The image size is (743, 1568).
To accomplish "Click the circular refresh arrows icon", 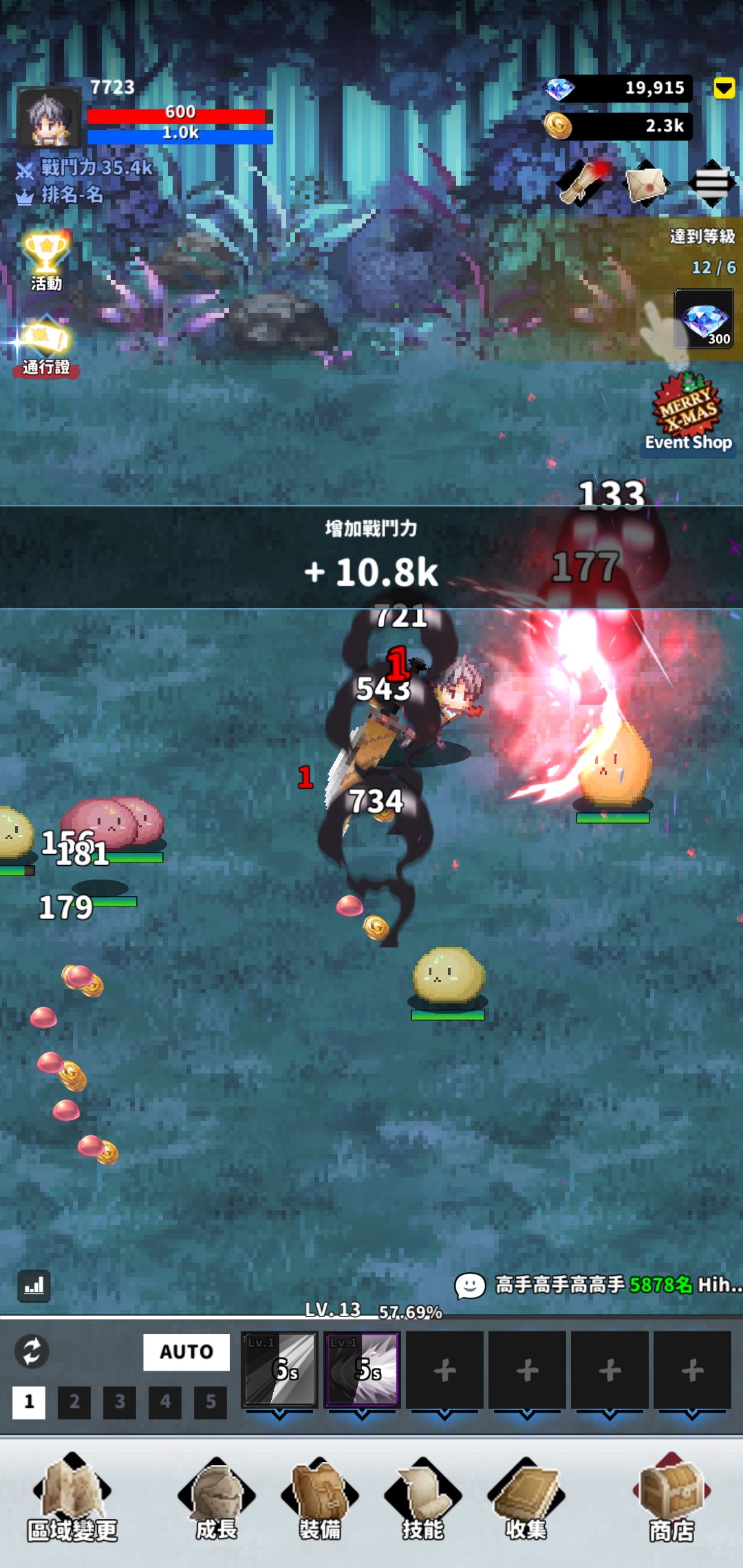I will 32,1351.
